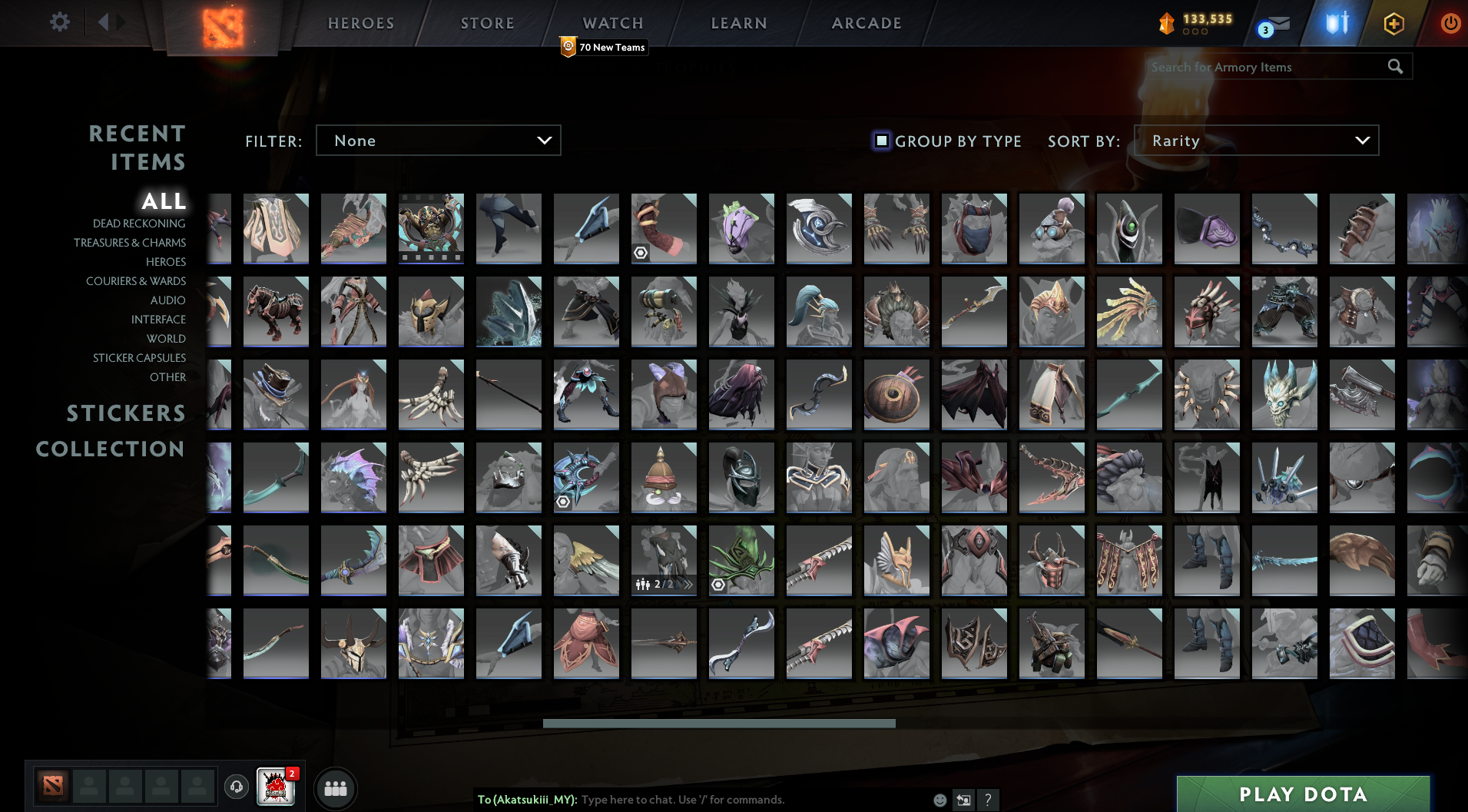Open the Dota 2 home logo

coord(221,23)
